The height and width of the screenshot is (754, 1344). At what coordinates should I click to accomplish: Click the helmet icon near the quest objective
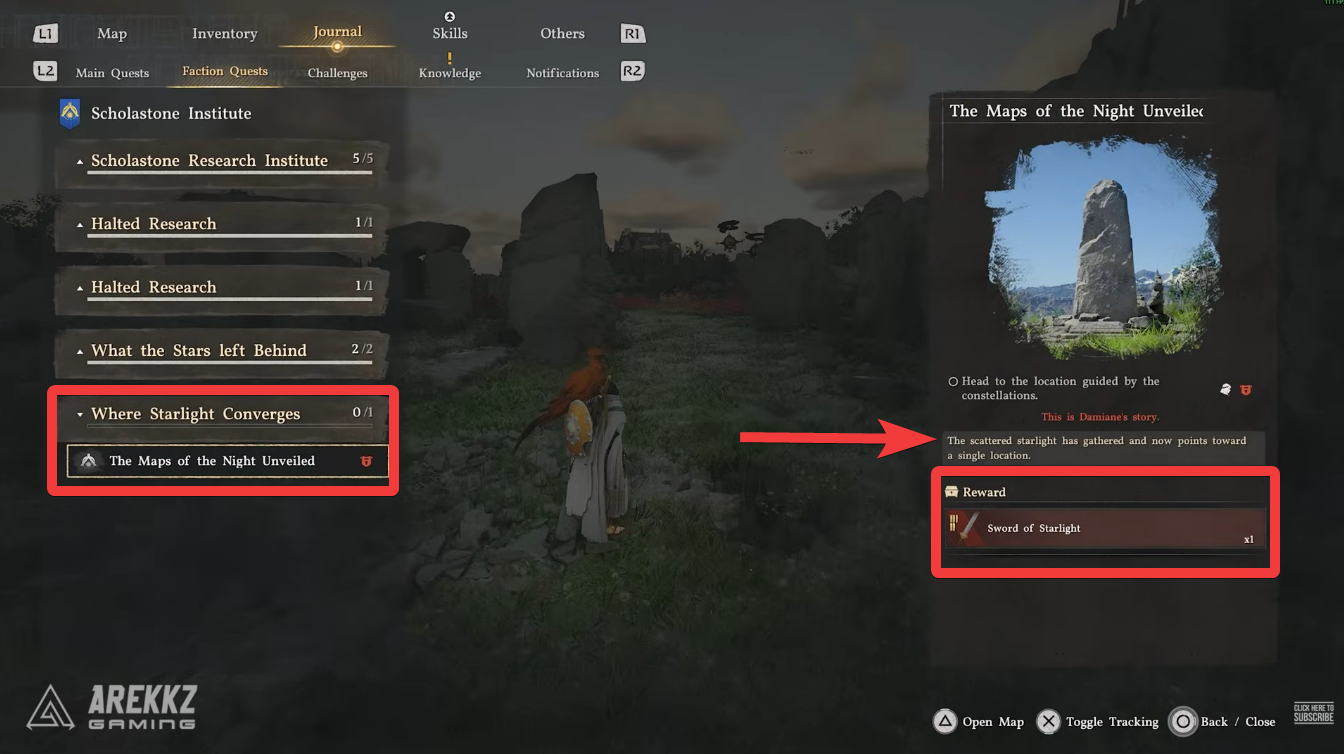coord(1225,390)
